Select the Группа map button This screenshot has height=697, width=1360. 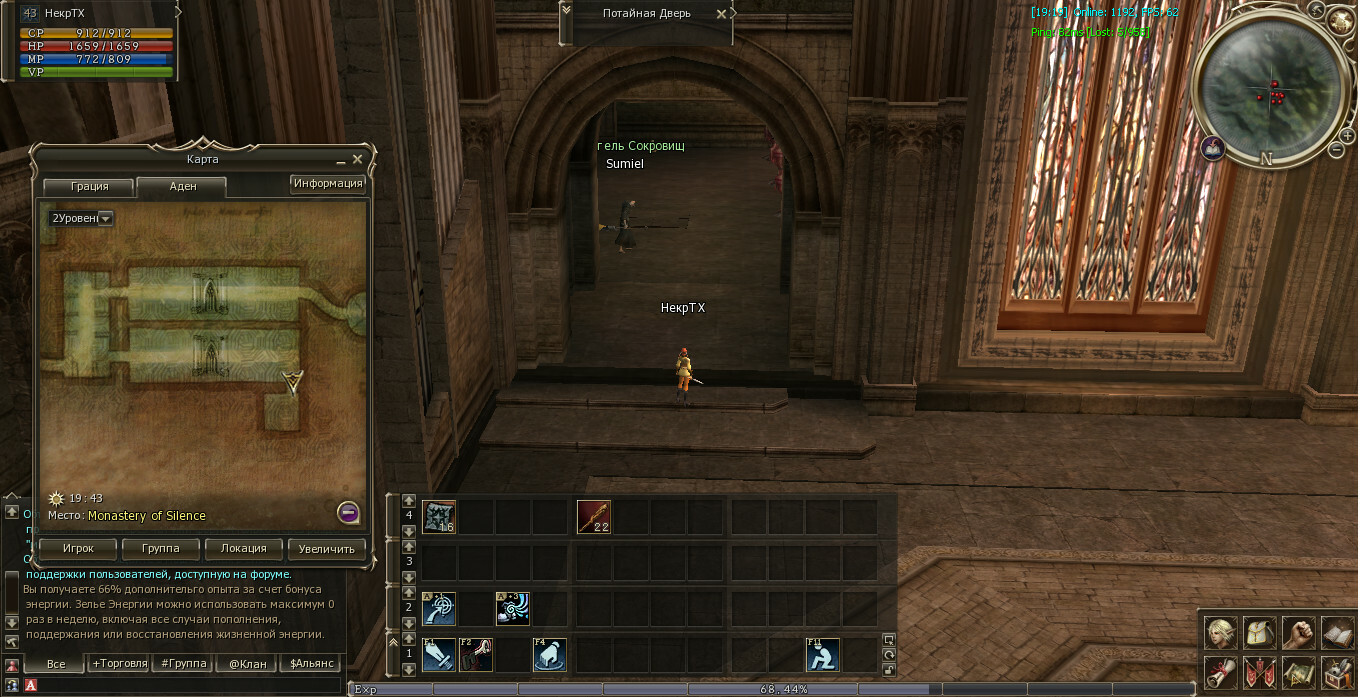(x=161, y=549)
